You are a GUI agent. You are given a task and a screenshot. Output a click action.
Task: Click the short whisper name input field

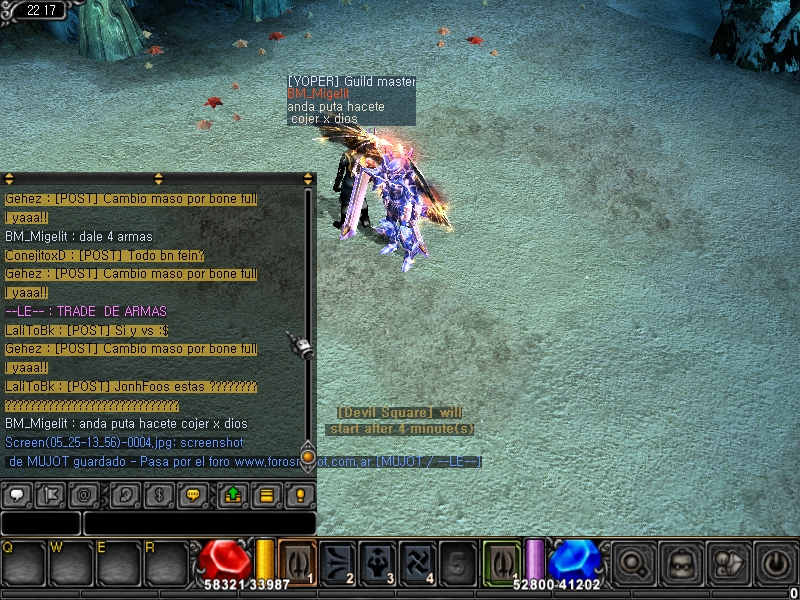pyautogui.click(x=40, y=523)
